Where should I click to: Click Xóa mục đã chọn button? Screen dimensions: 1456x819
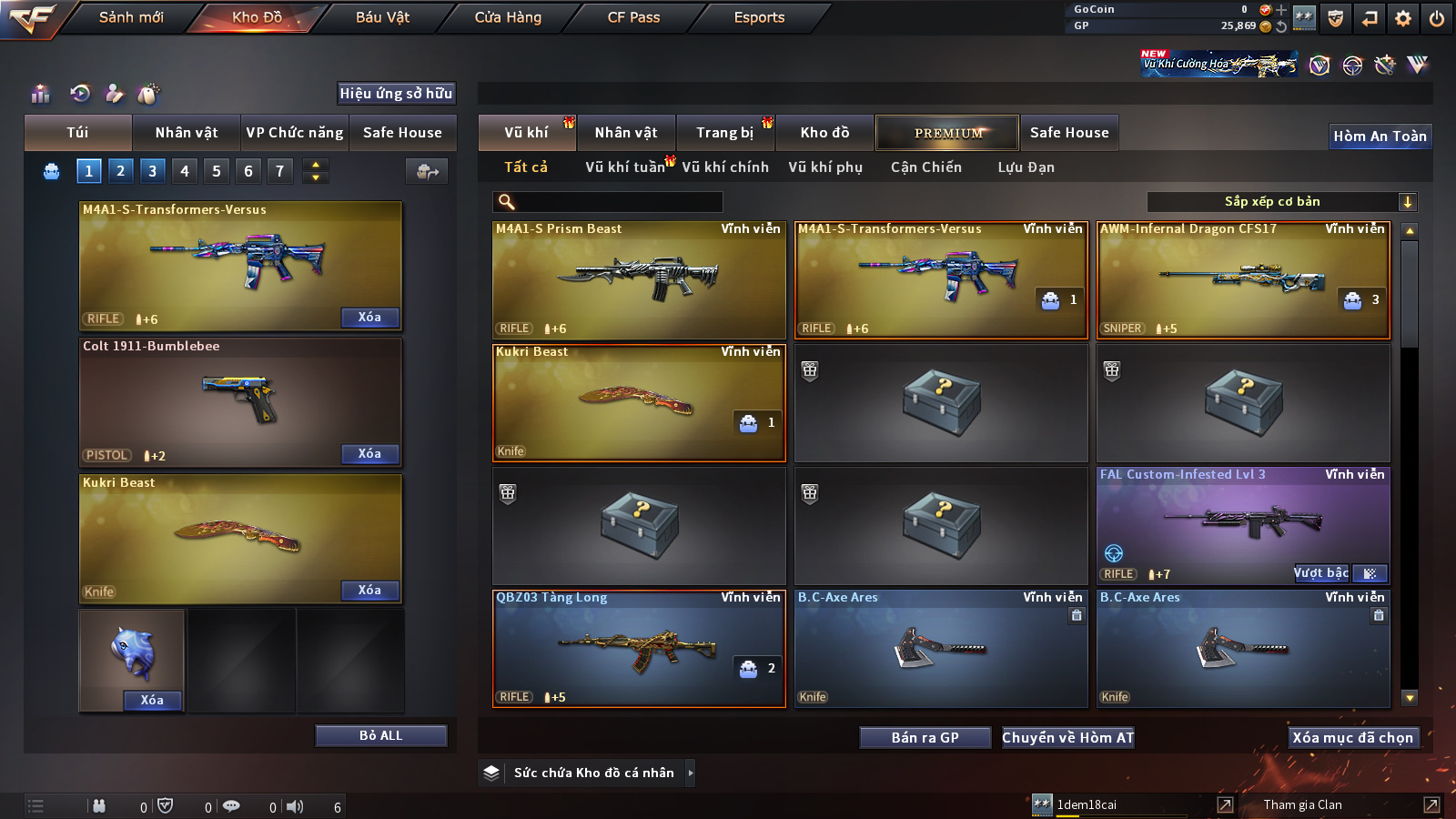pyautogui.click(x=1352, y=738)
